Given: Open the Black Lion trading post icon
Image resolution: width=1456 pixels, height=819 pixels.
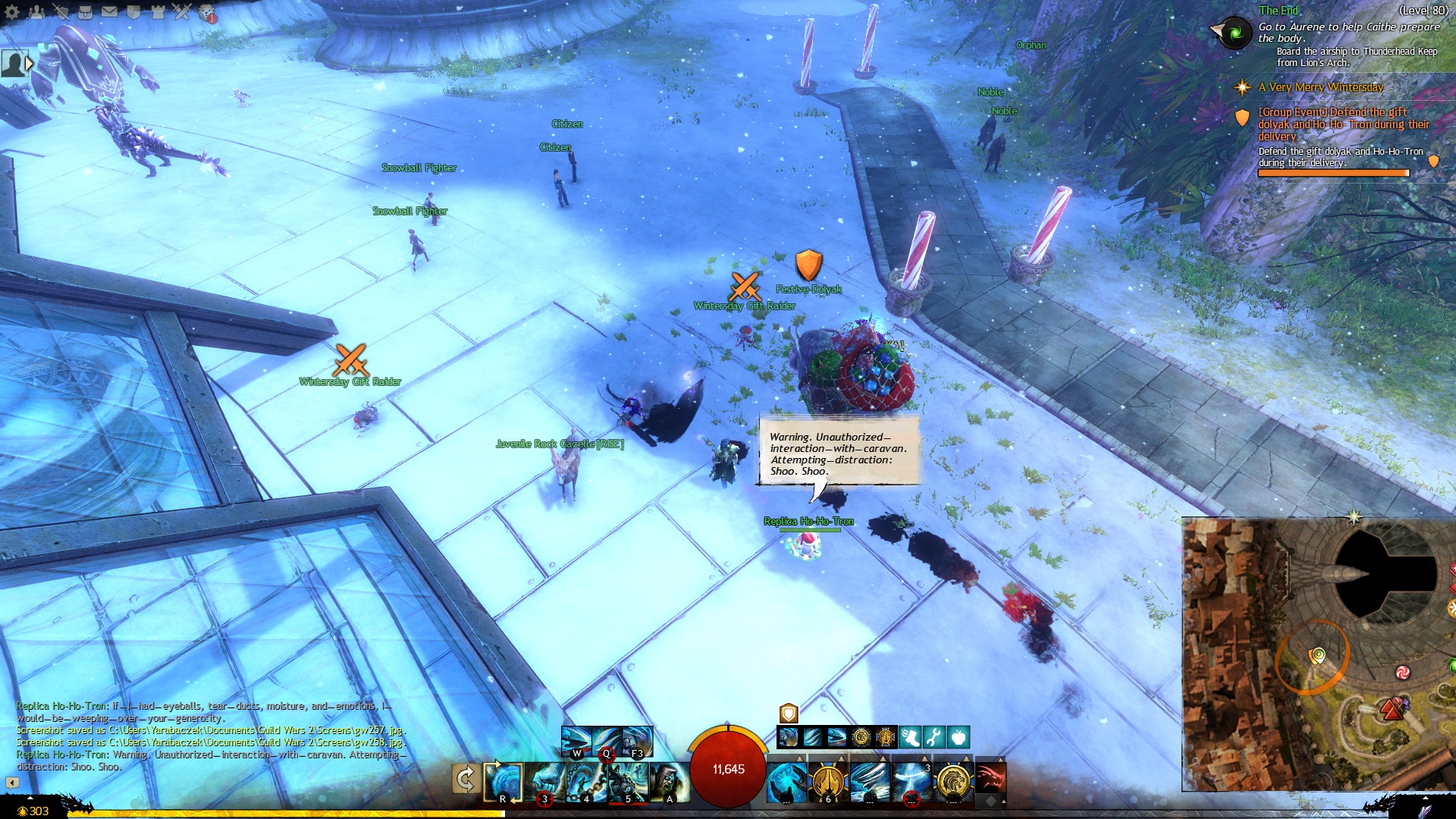Looking at the screenshot, I should (x=207, y=13).
